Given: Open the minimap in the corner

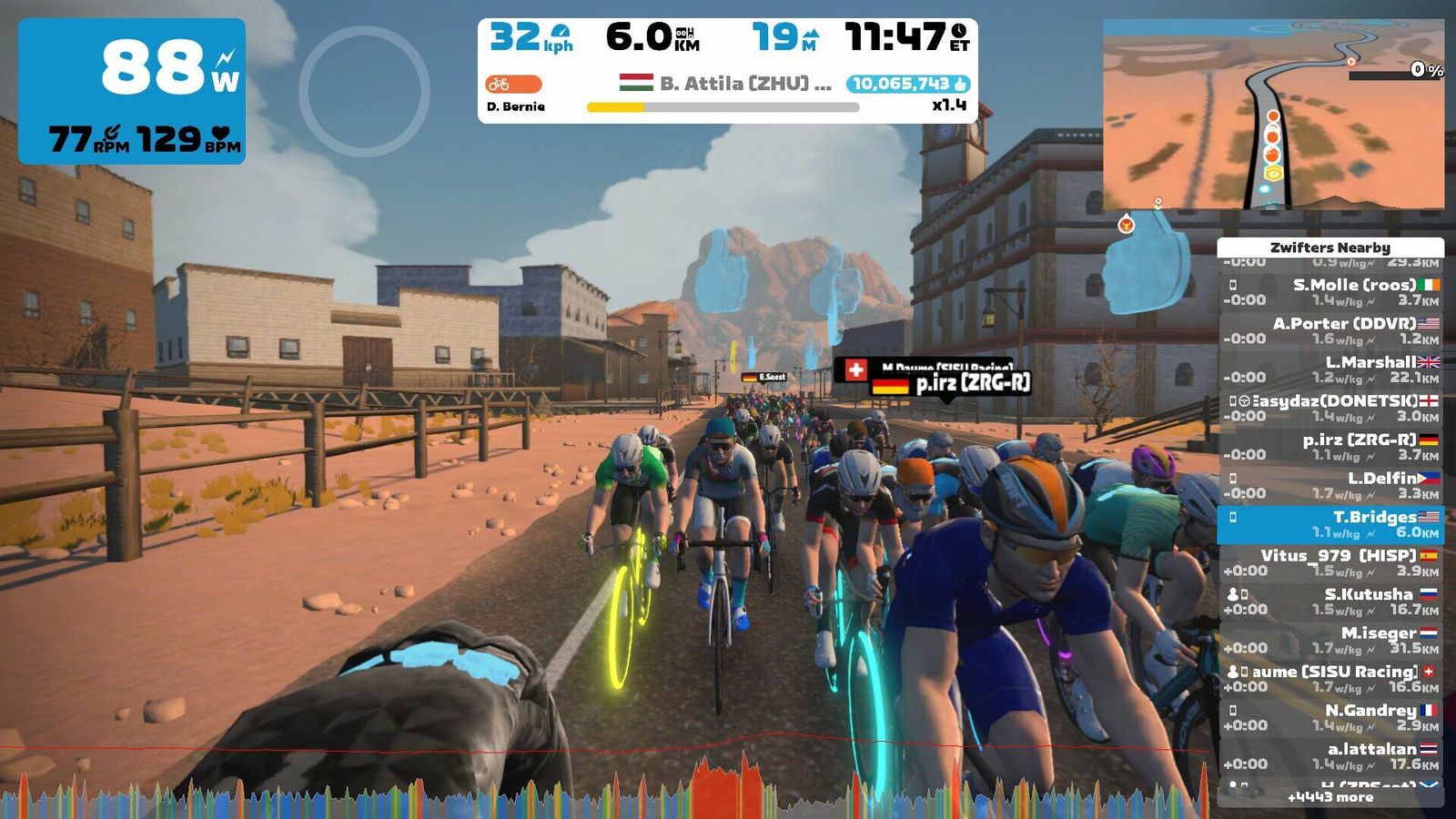Looking at the screenshot, I should tap(1273, 115).
